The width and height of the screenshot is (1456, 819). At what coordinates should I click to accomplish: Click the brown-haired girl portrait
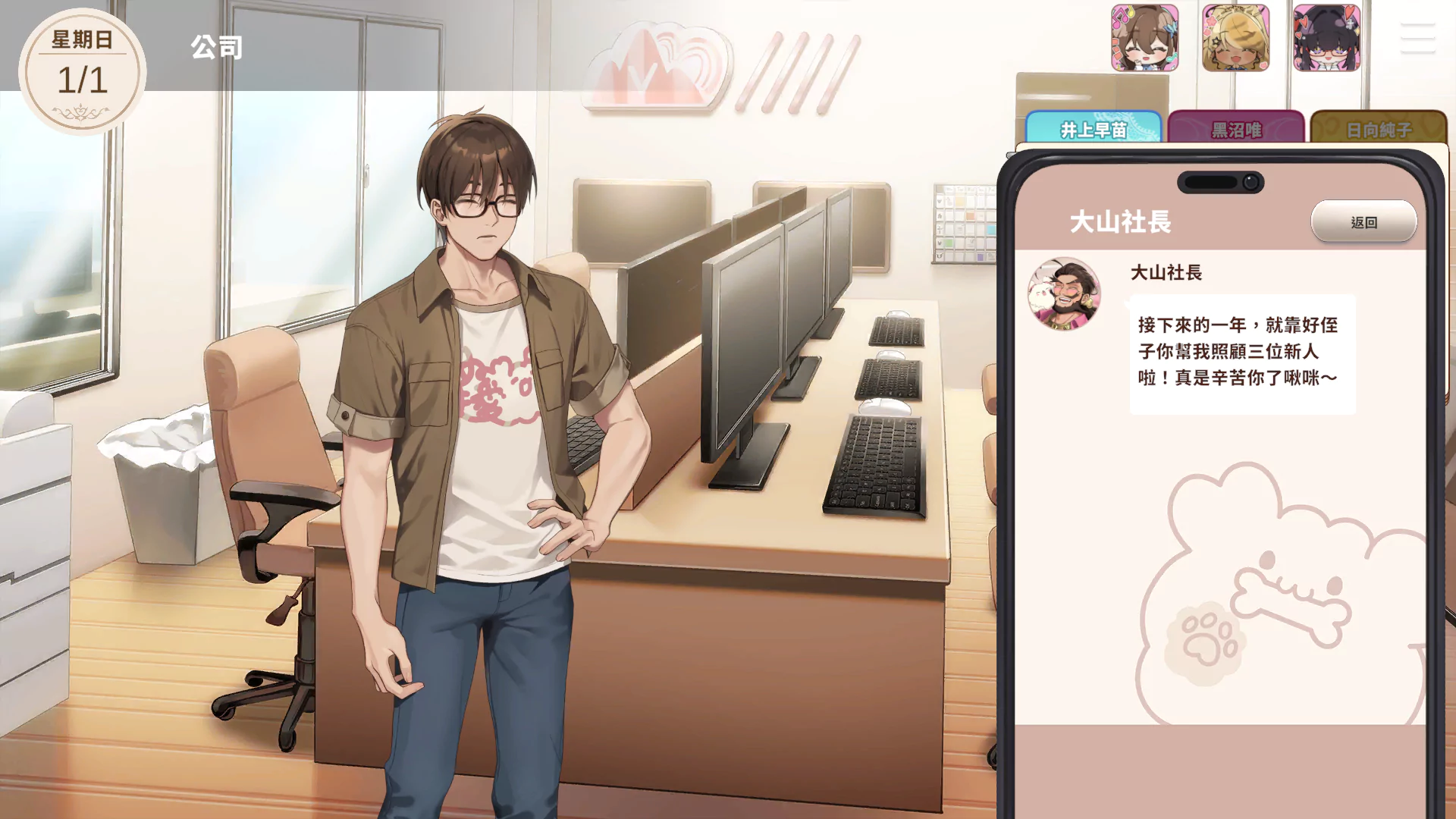pyautogui.click(x=1144, y=38)
